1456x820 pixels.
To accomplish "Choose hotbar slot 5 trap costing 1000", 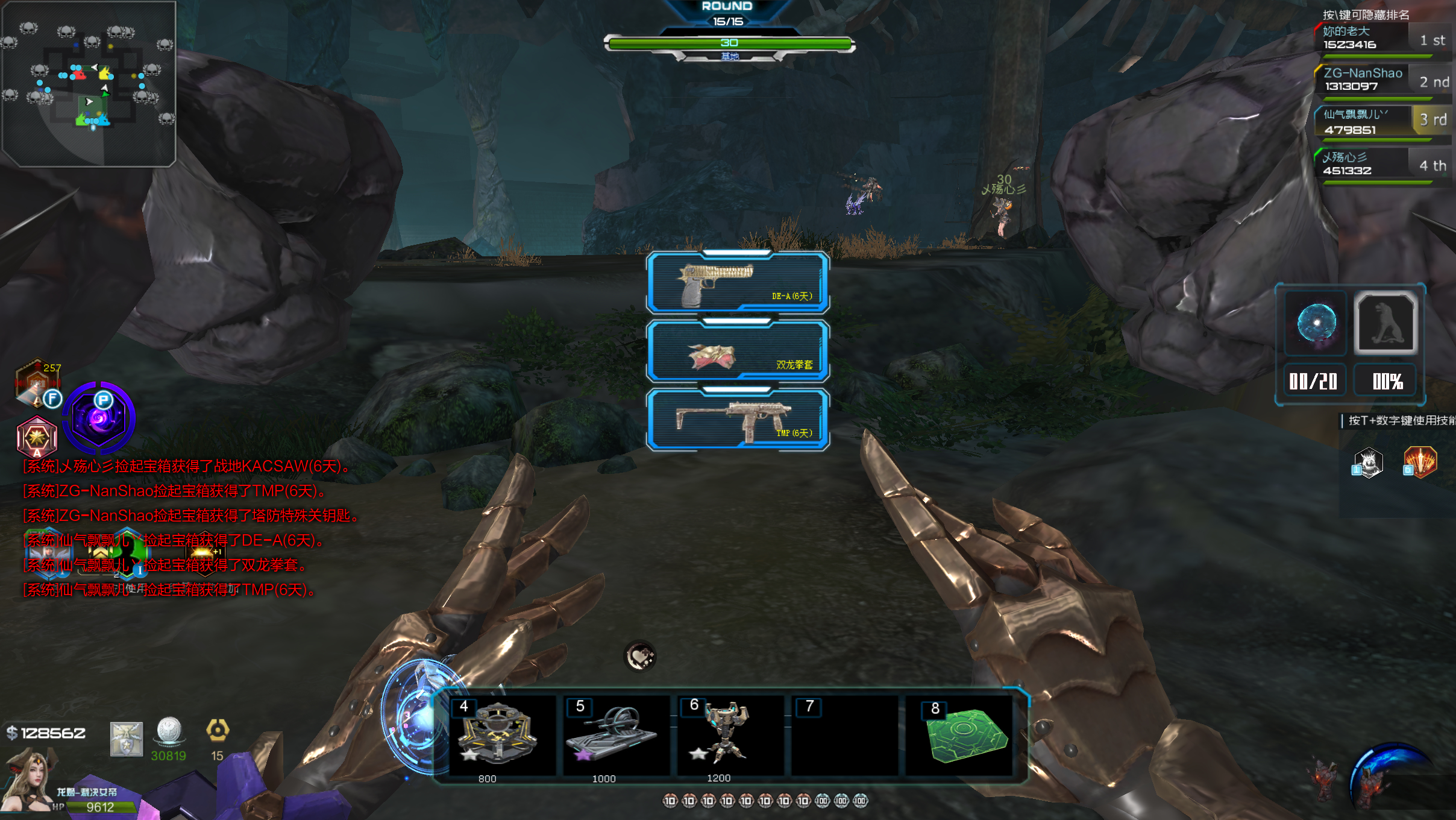I will (616, 736).
